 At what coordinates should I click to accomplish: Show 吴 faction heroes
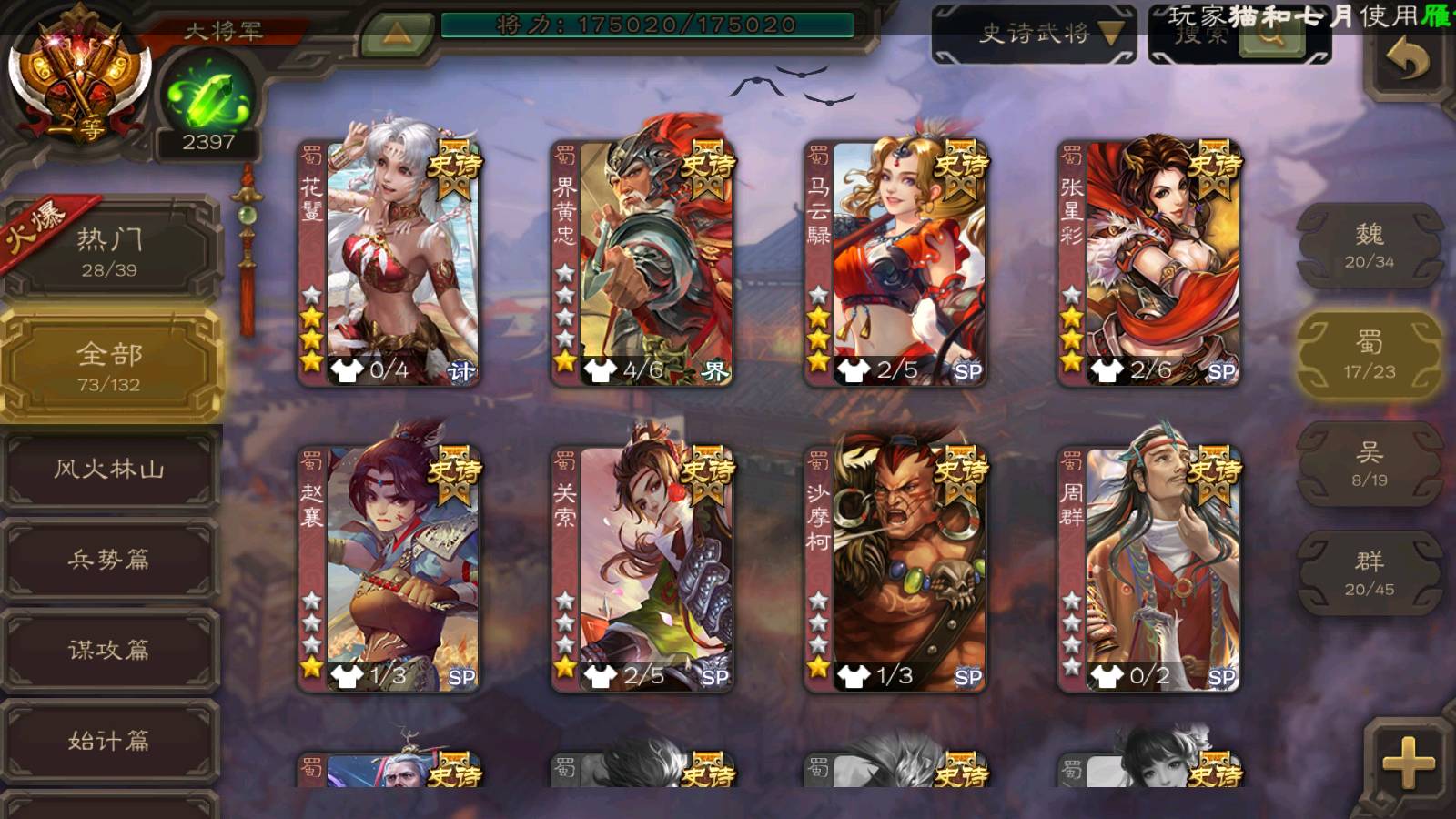coord(1369,464)
